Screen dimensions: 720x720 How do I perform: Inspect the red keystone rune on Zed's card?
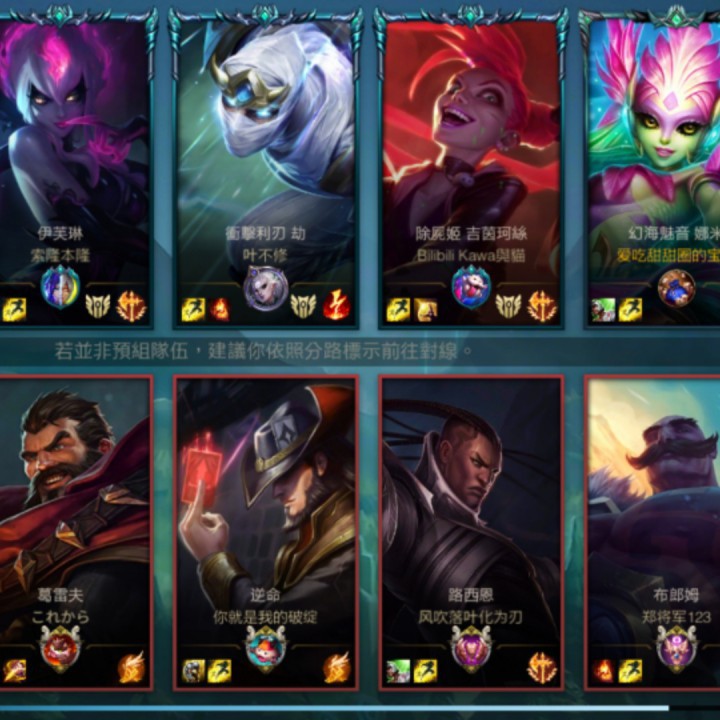[x=337, y=307]
